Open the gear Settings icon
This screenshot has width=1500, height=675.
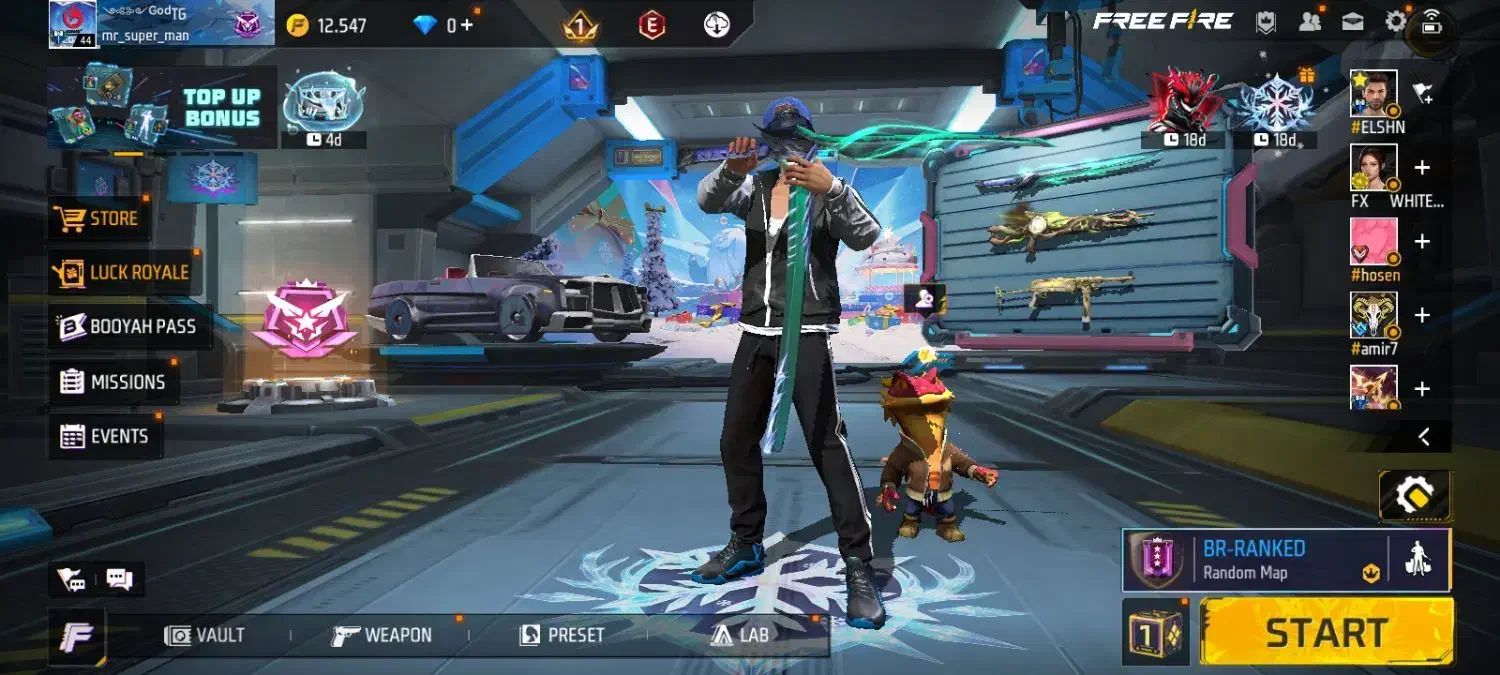click(1395, 21)
